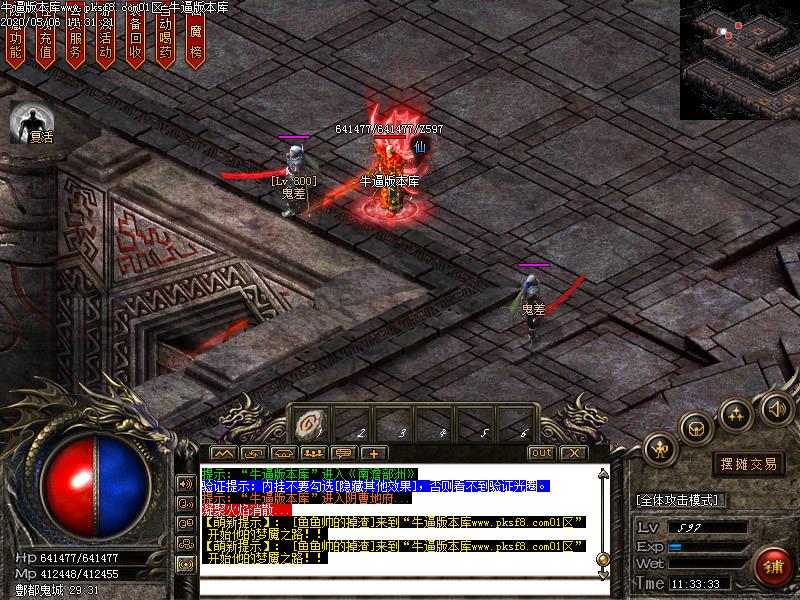Switch the 全体攻击模式 attack mode
This screenshot has height=600, width=800.
tap(681, 500)
